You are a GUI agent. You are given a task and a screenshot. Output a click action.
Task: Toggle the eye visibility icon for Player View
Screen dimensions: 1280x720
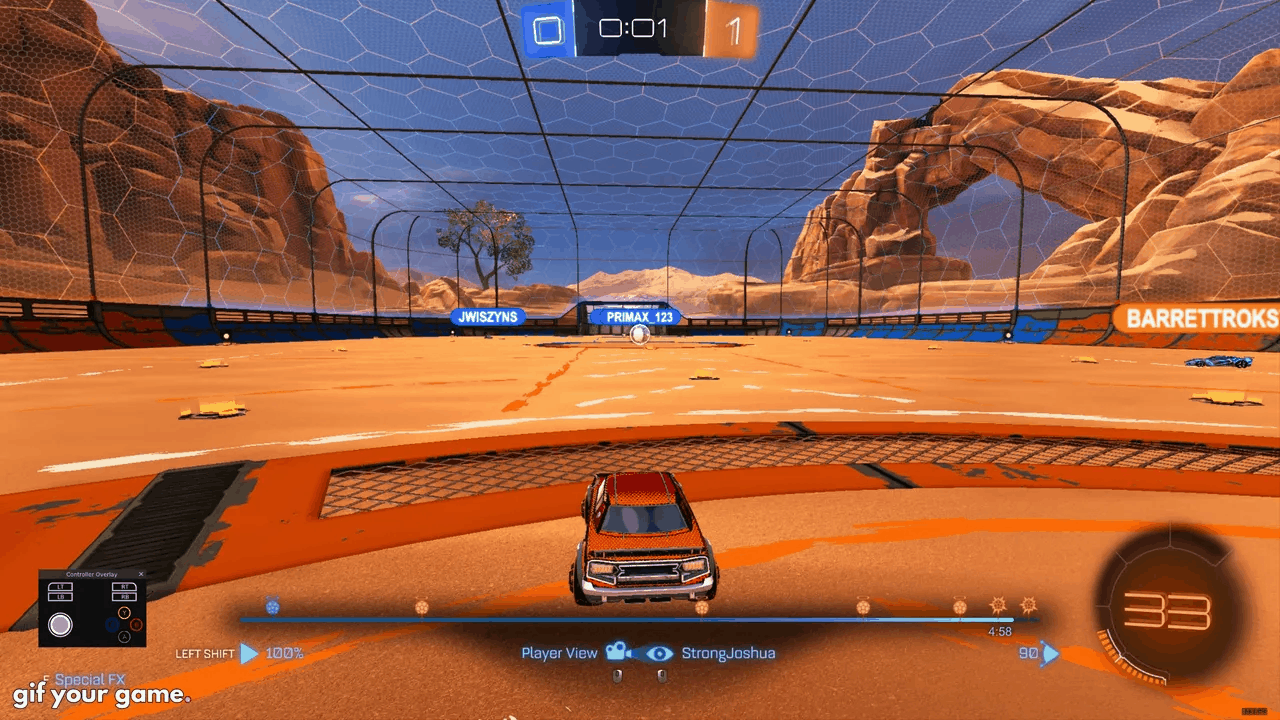point(659,653)
